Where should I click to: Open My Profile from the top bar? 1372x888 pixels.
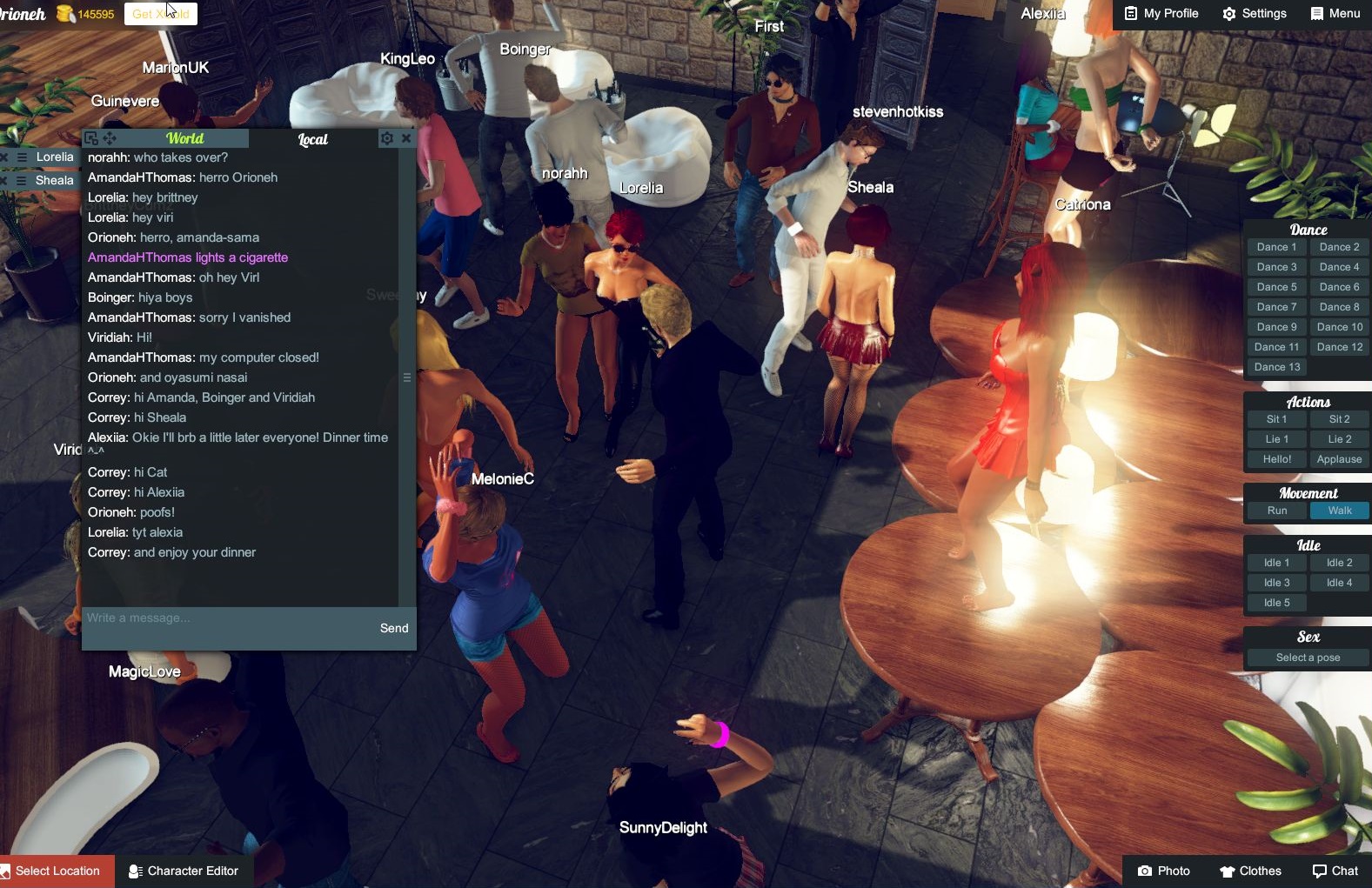click(1160, 13)
